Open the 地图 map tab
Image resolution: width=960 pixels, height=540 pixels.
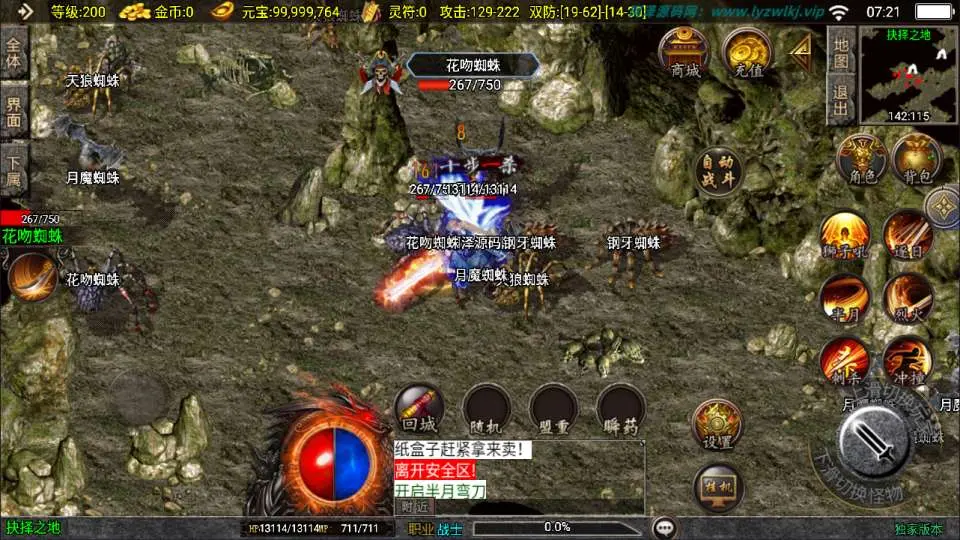pyautogui.click(x=841, y=52)
